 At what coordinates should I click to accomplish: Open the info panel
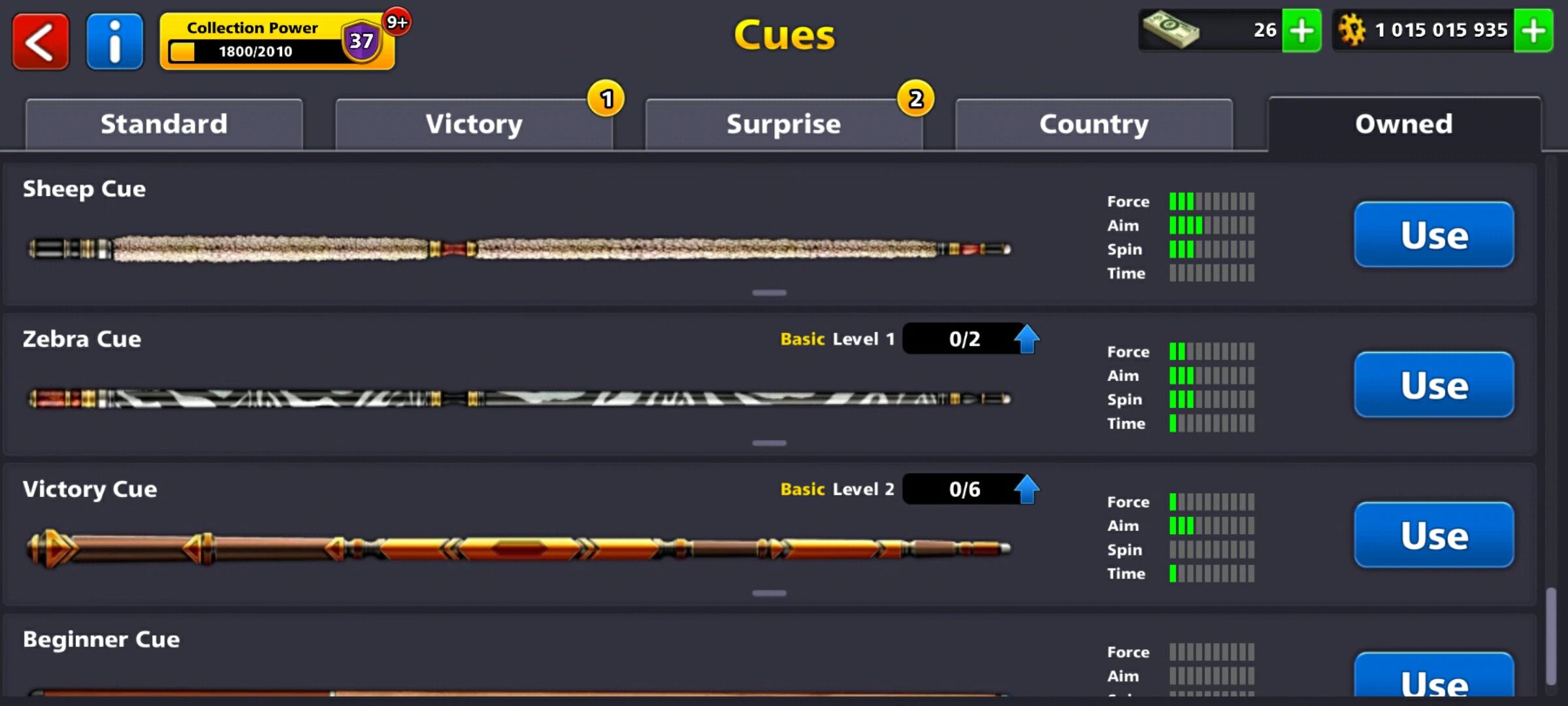[x=114, y=41]
